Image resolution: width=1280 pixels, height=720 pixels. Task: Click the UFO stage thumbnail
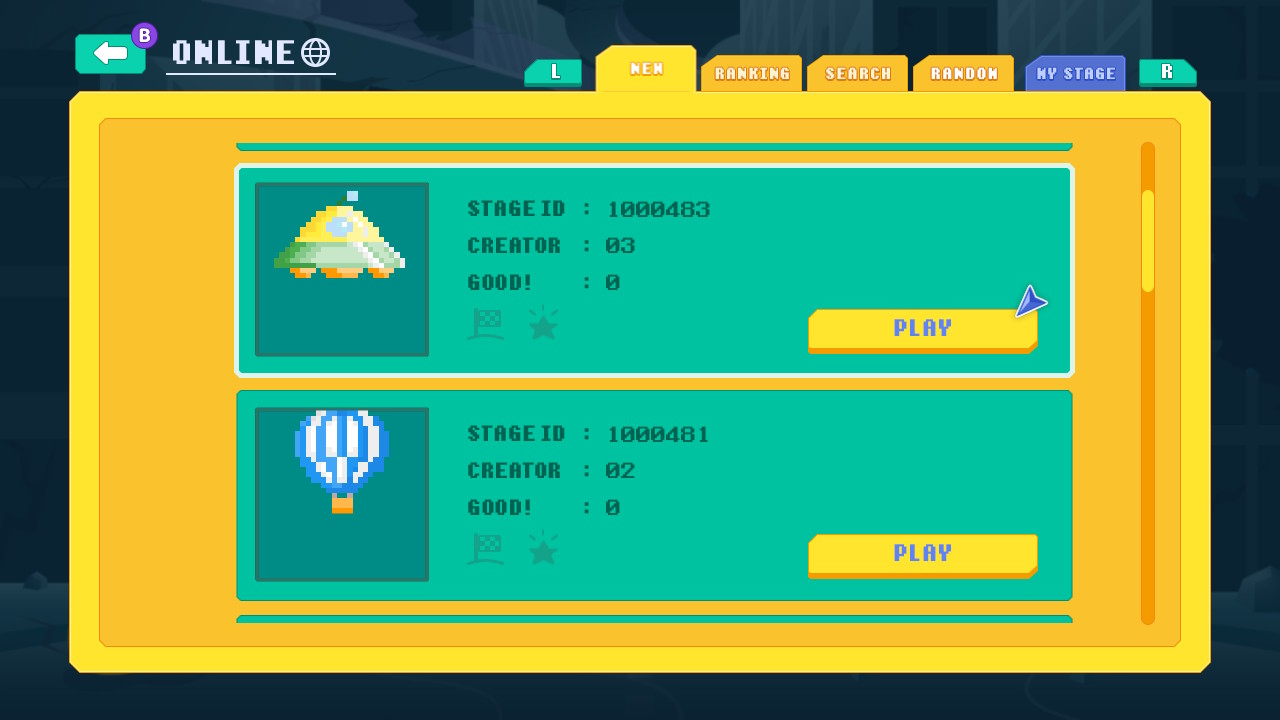(342, 268)
